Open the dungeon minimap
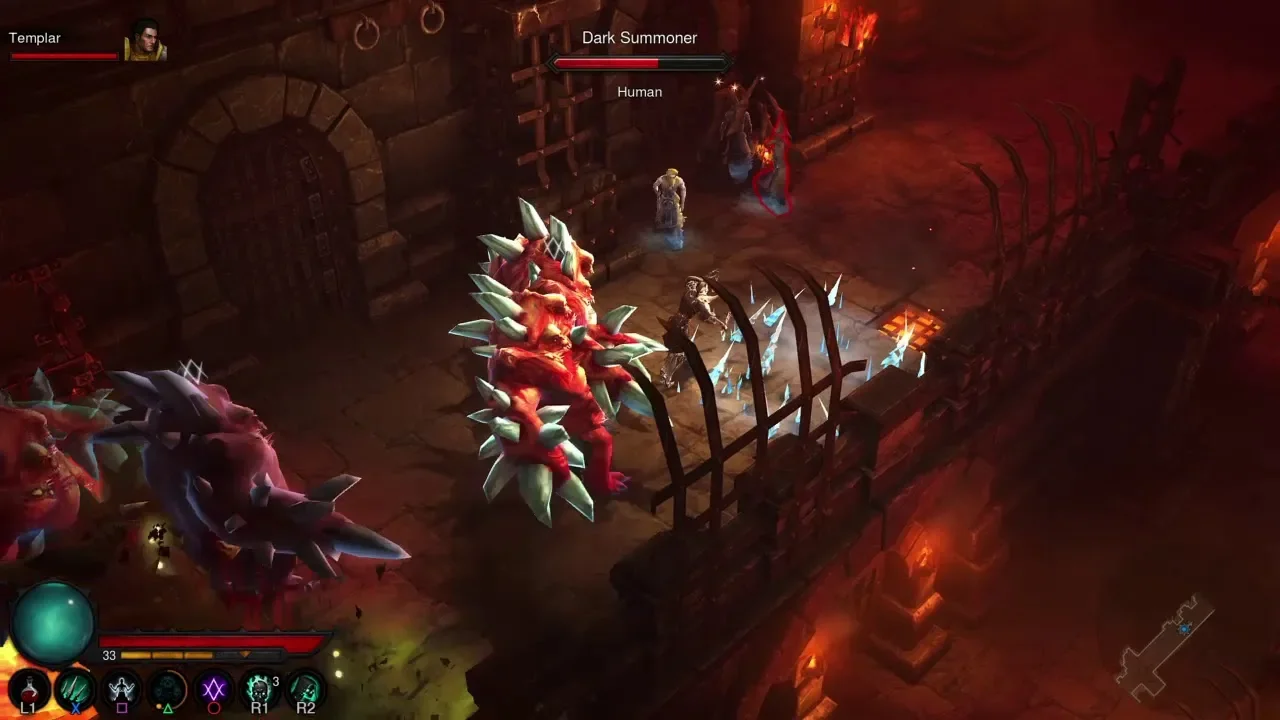1280x720 pixels. tap(1164, 647)
